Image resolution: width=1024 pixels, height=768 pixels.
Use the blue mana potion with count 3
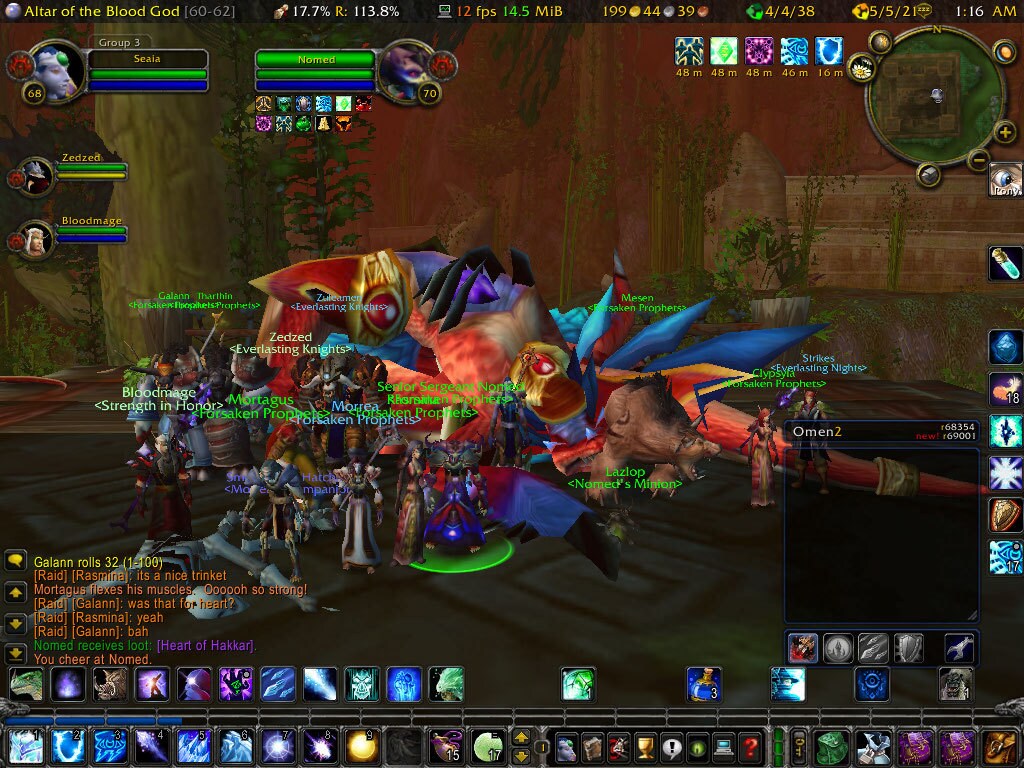(704, 685)
